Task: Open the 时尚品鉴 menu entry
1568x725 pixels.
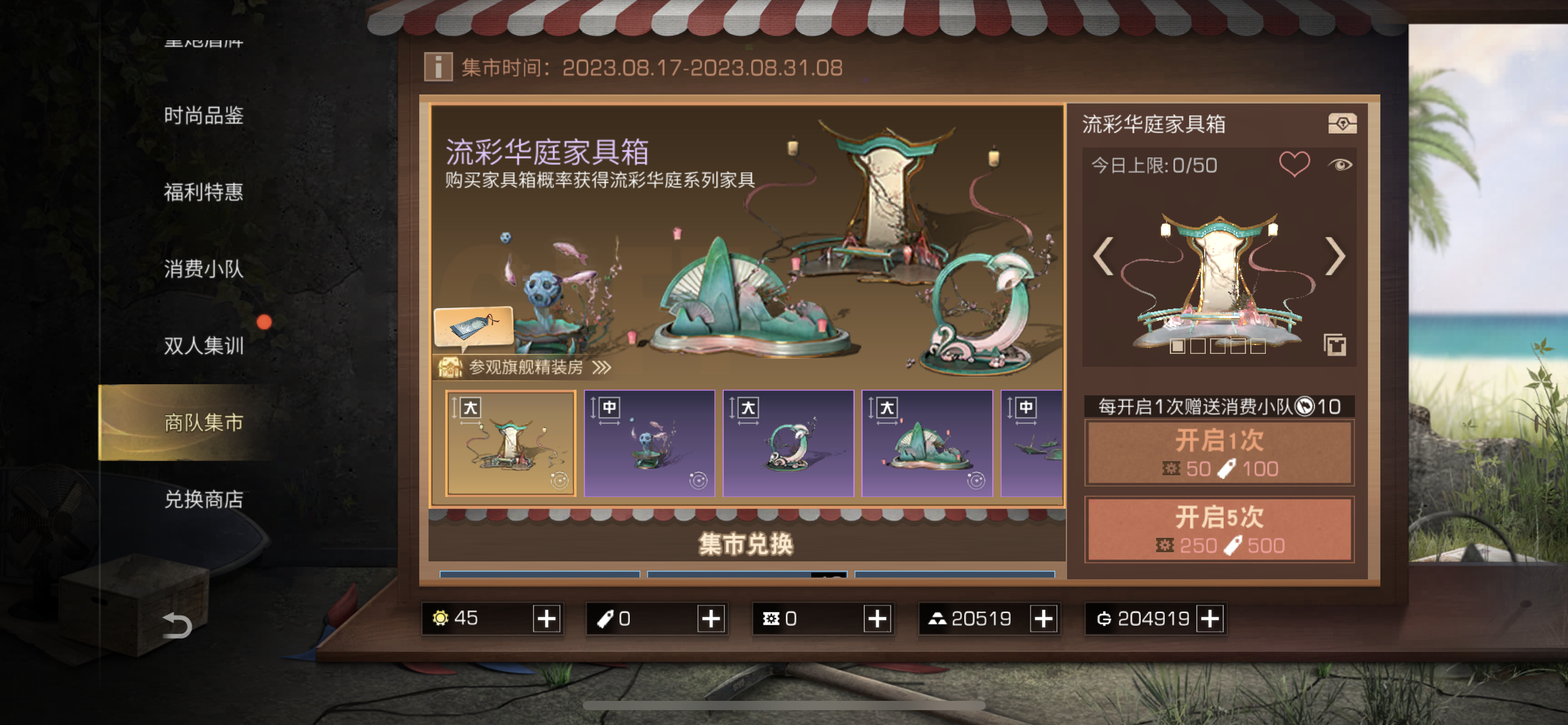Action: click(203, 116)
